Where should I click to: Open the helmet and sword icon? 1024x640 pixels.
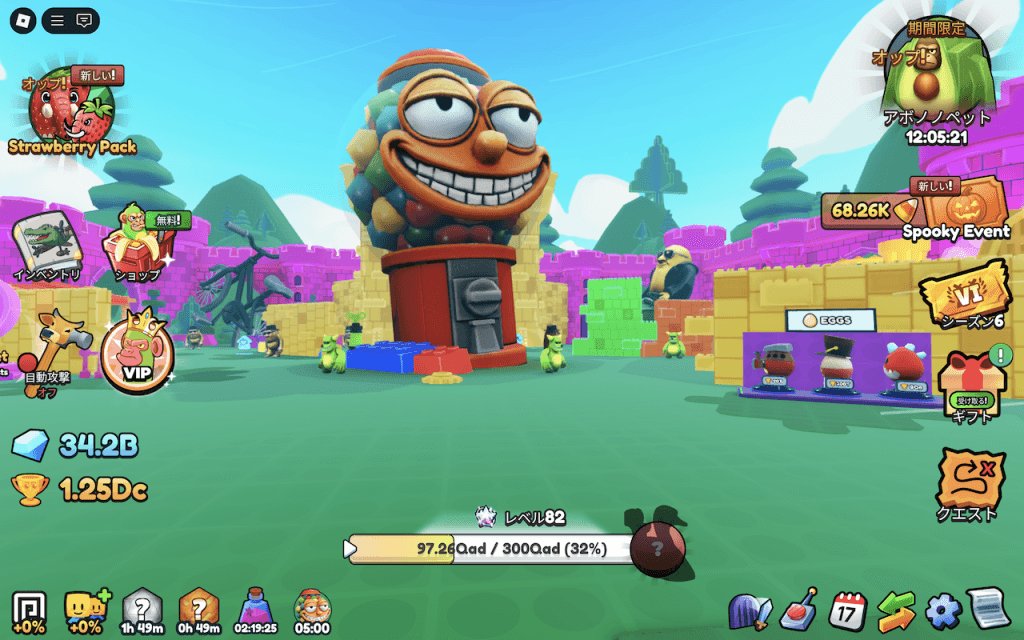tap(750, 609)
